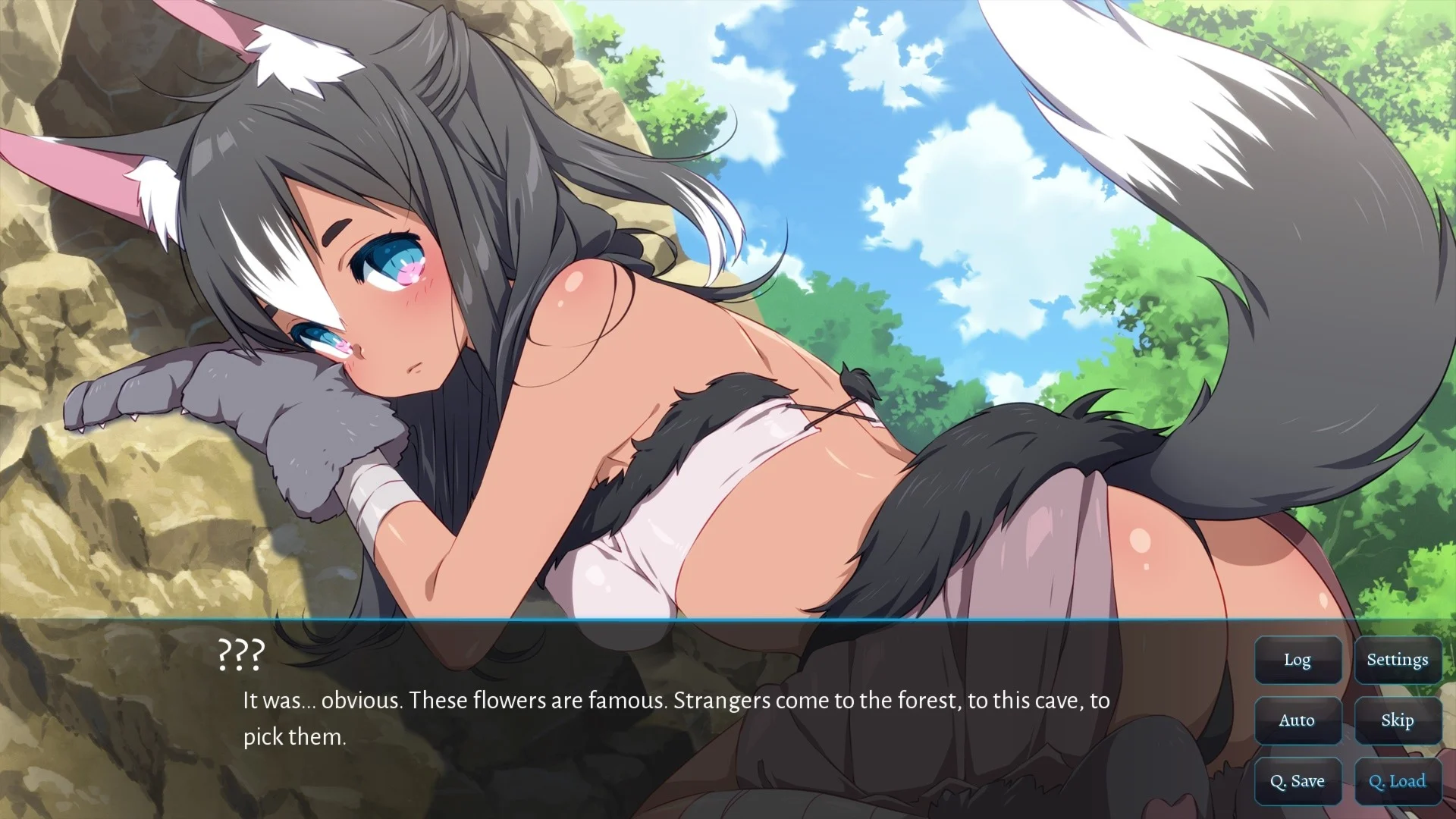Open the dialogue Log
This screenshot has height=819, width=1456.
click(x=1298, y=660)
